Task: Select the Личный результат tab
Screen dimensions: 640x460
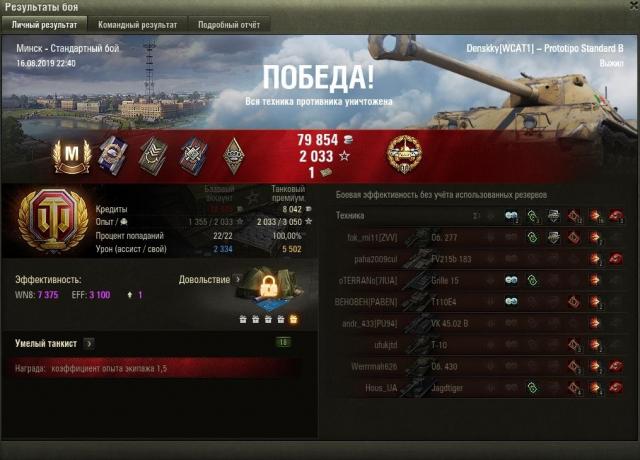Action: 44,24
